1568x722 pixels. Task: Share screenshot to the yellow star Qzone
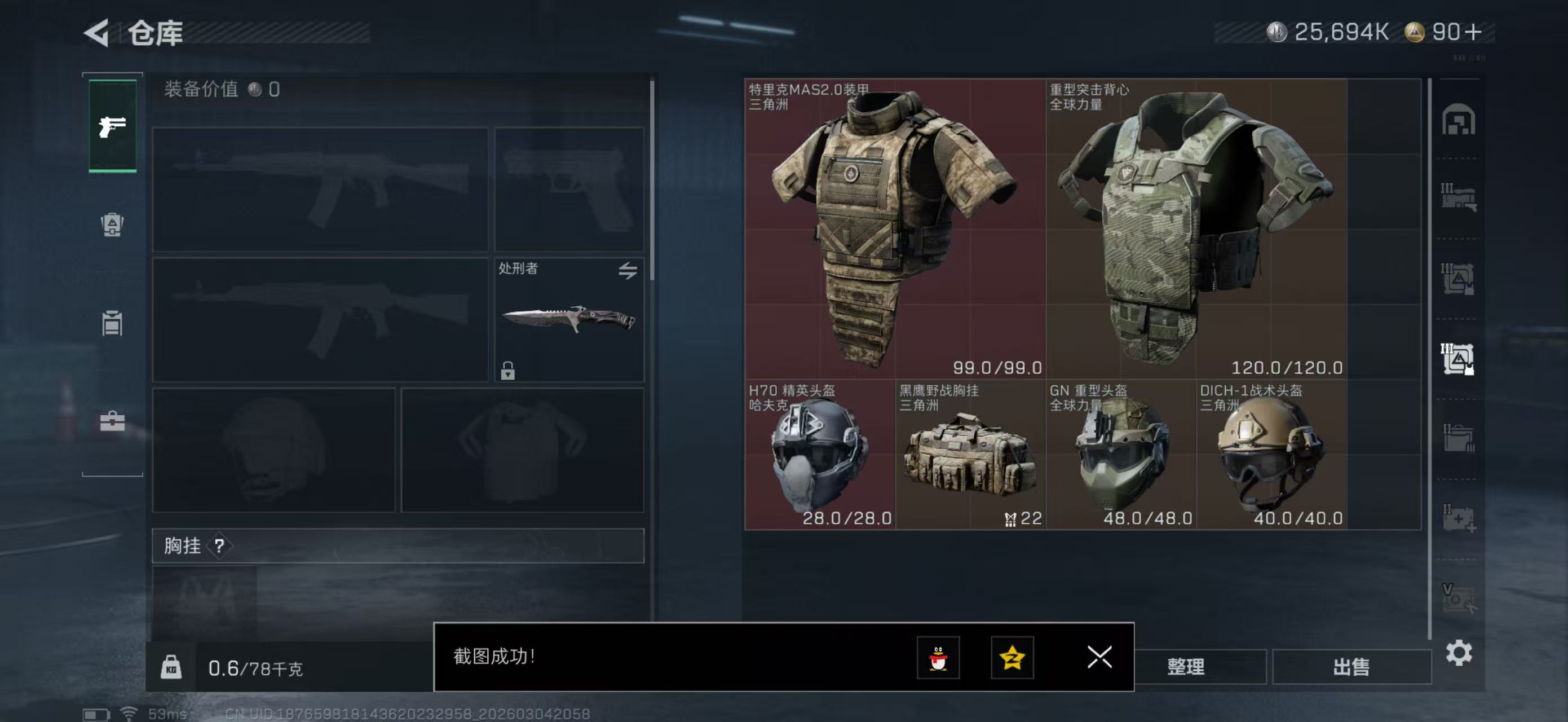1012,658
